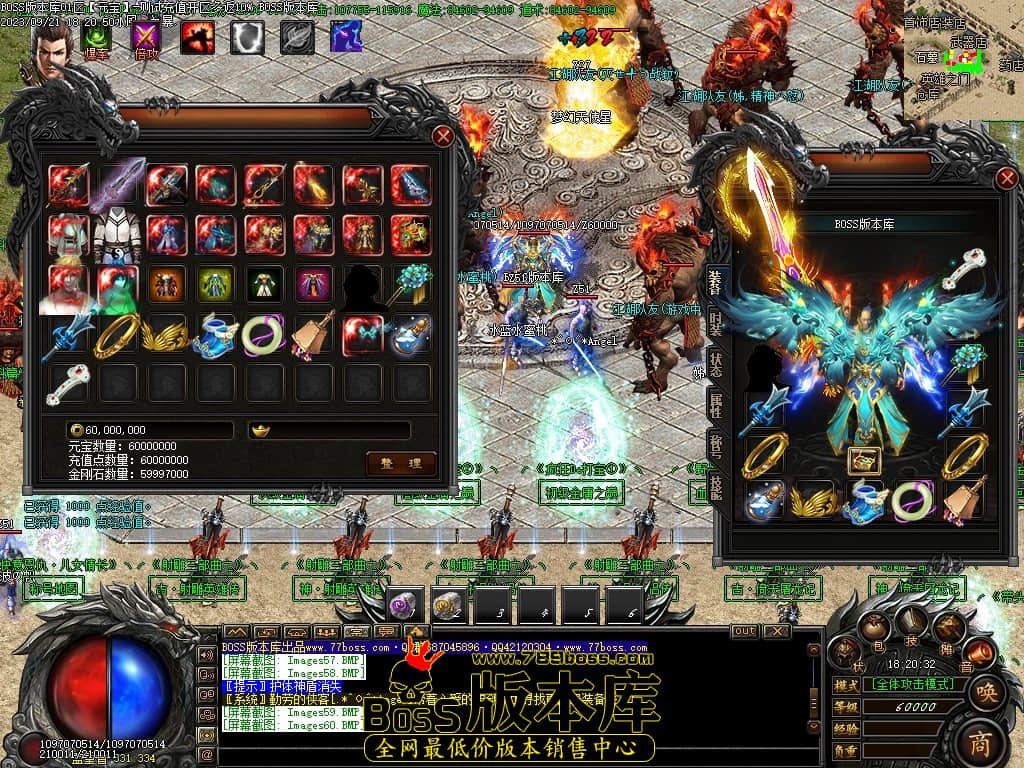This screenshot has height=768, width=1024.
Task: Click the bone item in the bag
Action: click(69, 383)
